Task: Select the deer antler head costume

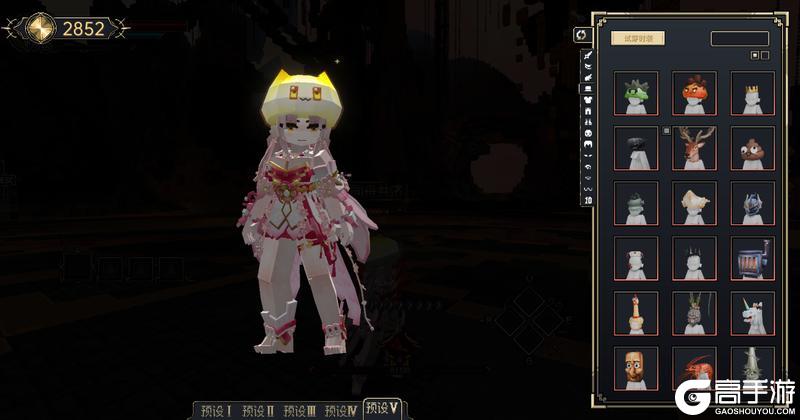Action: pos(694,148)
